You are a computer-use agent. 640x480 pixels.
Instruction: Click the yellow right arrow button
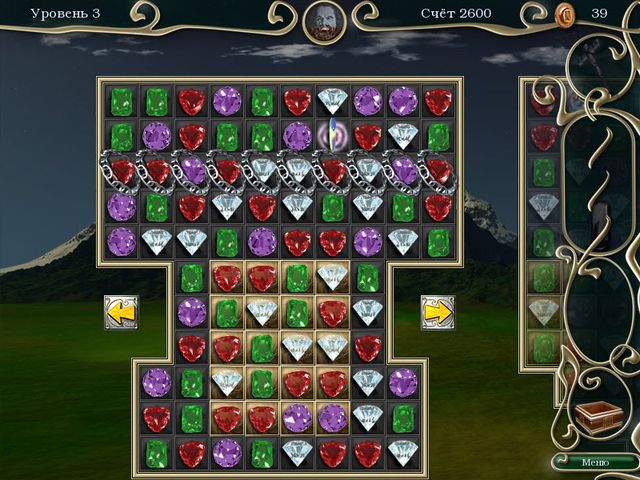point(437,311)
